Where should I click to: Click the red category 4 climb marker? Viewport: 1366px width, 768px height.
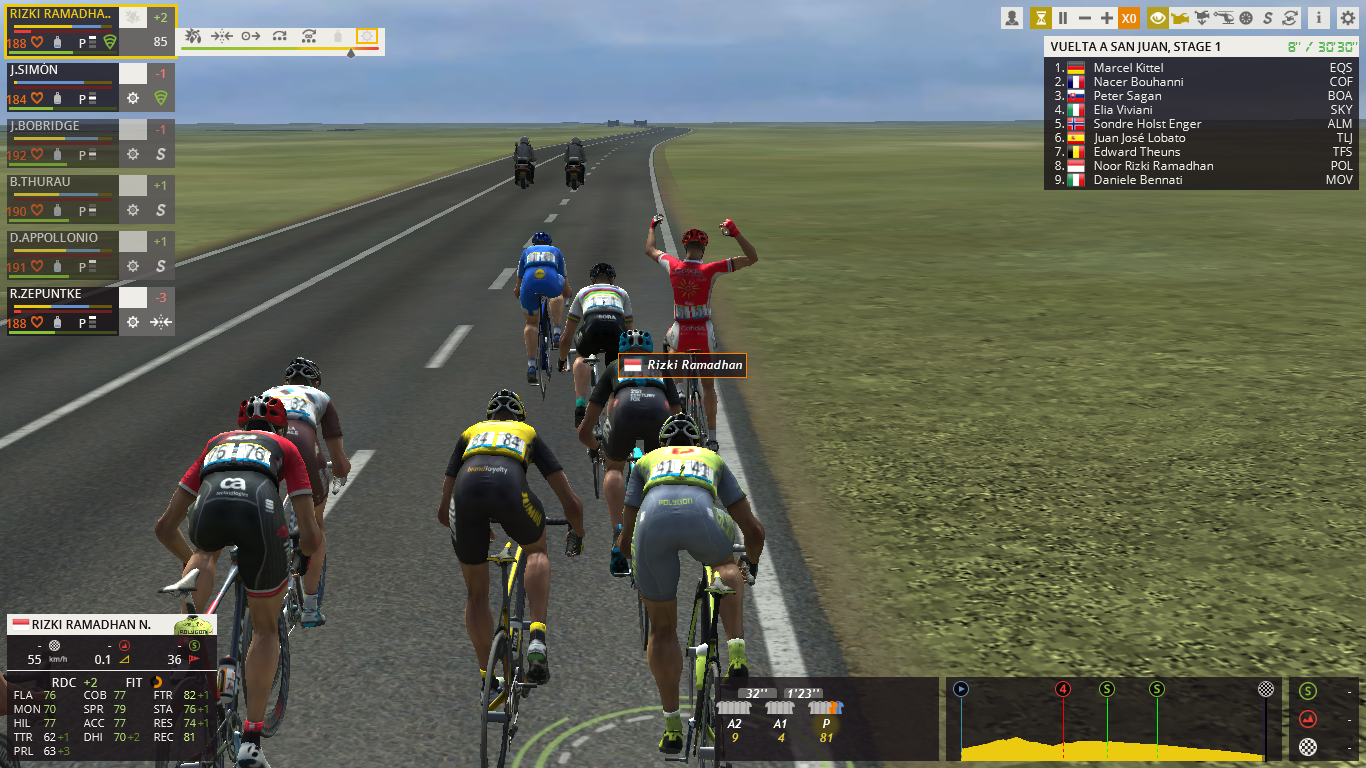point(1063,689)
